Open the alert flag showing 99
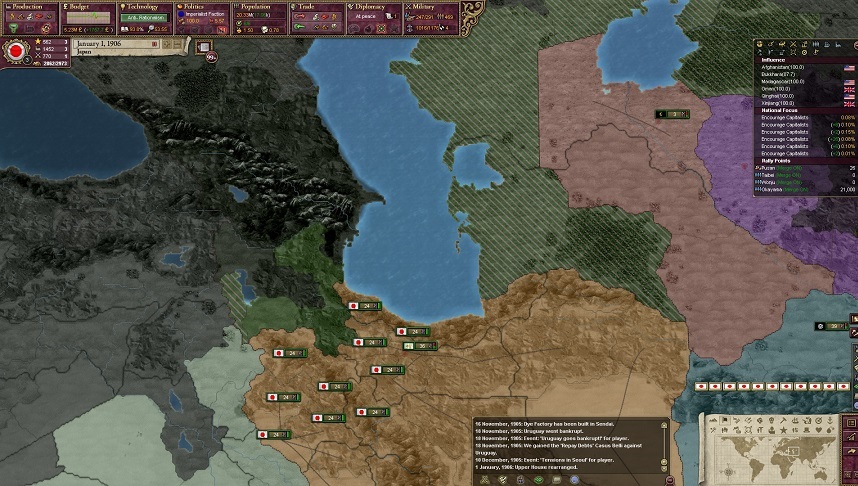The height and width of the screenshot is (486, 858). pos(211,58)
